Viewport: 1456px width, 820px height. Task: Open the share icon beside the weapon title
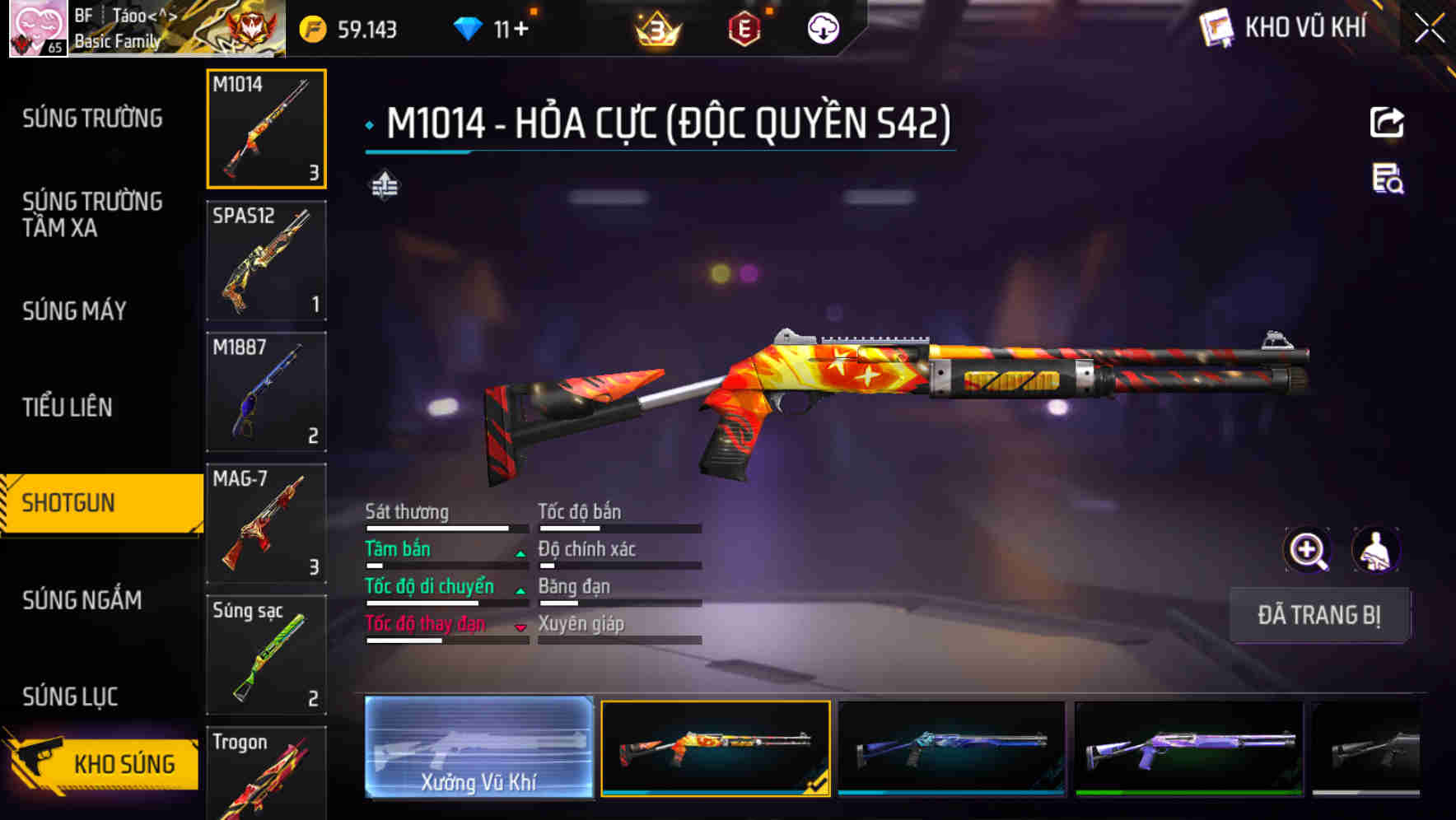point(1388,122)
